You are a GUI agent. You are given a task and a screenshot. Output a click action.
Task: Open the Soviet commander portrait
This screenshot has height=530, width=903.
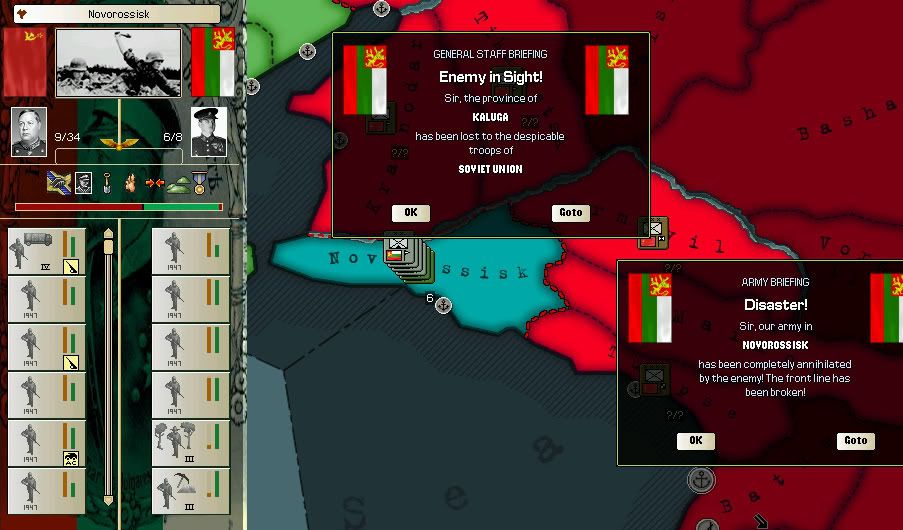point(29,132)
